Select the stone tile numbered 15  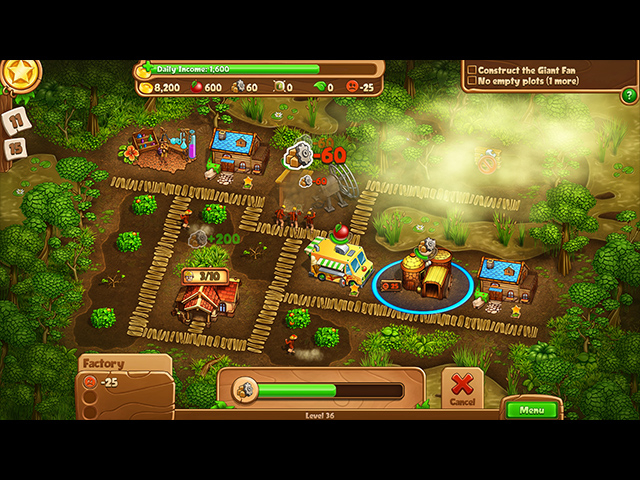click(x=17, y=148)
